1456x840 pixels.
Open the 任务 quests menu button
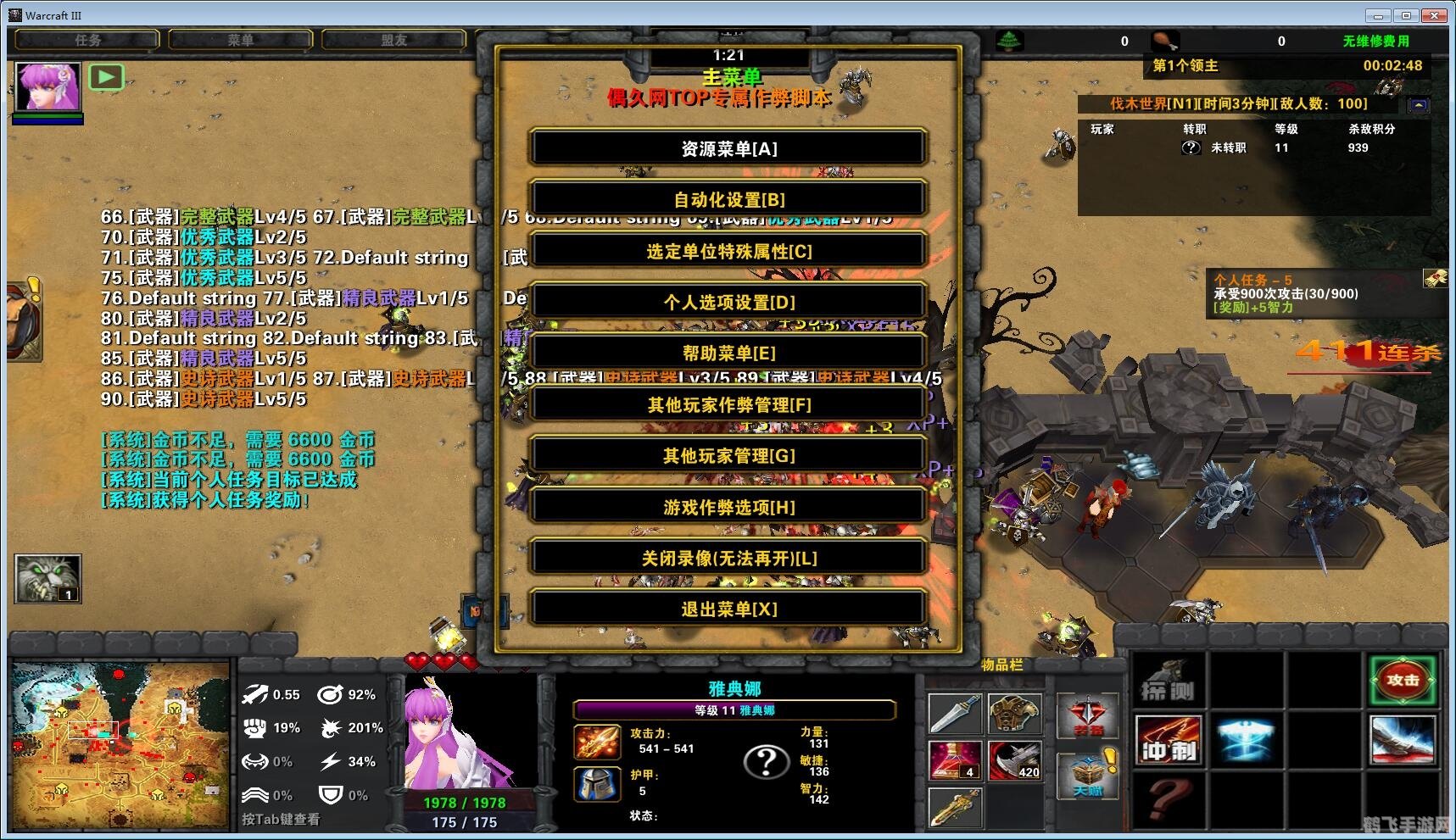(87, 40)
